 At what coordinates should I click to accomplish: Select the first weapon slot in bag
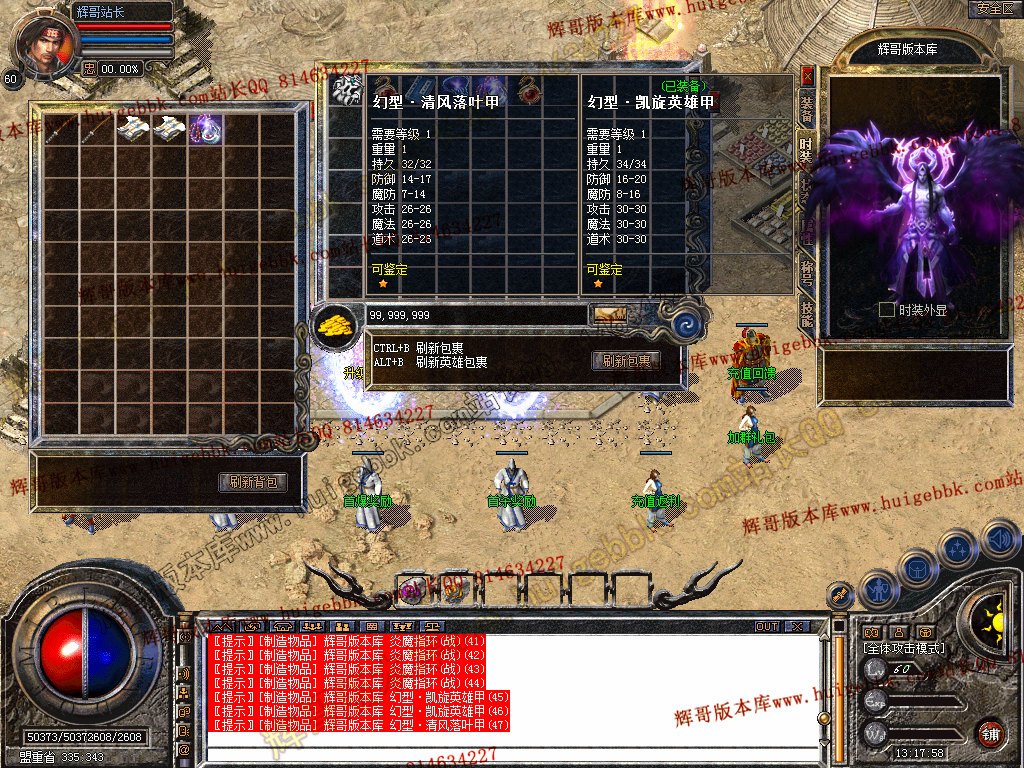pos(62,129)
